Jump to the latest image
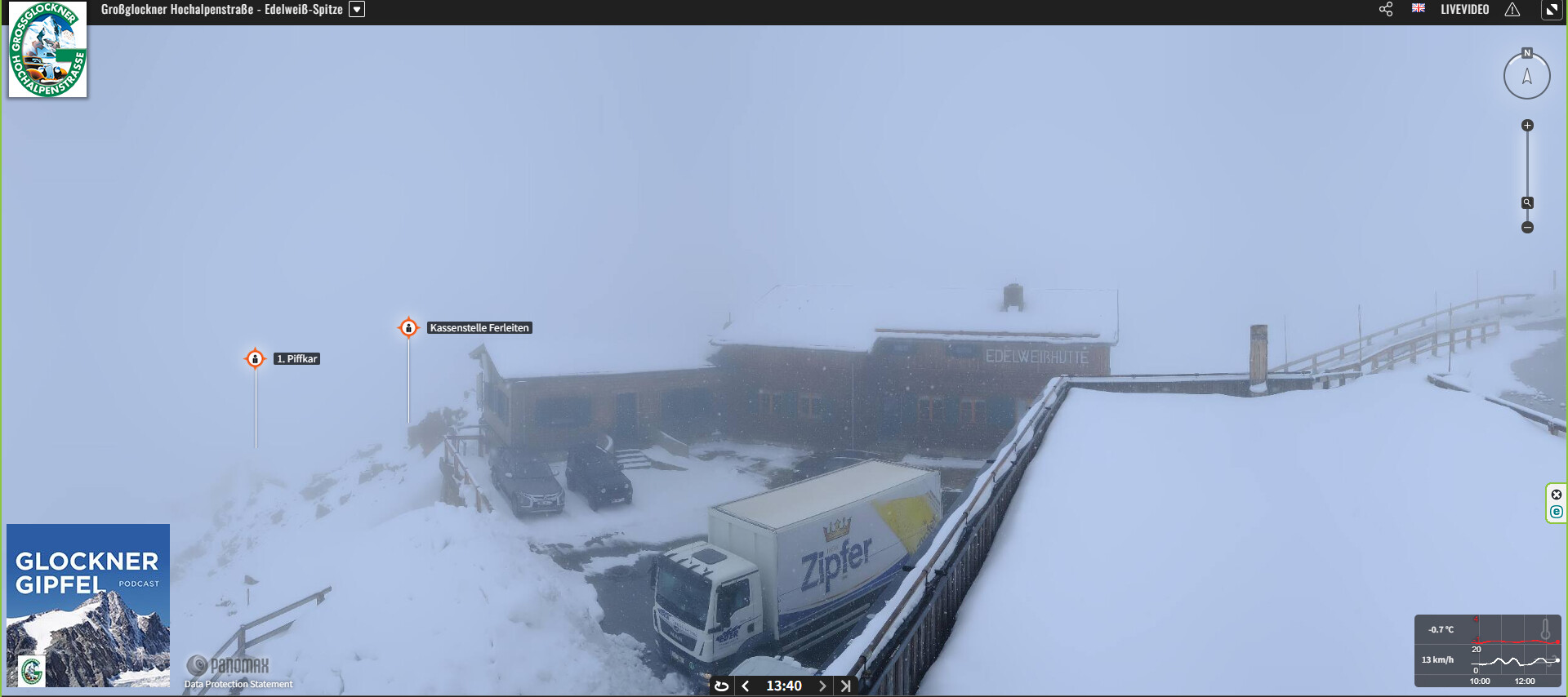1568x697 pixels. pyautogui.click(x=845, y=686)
